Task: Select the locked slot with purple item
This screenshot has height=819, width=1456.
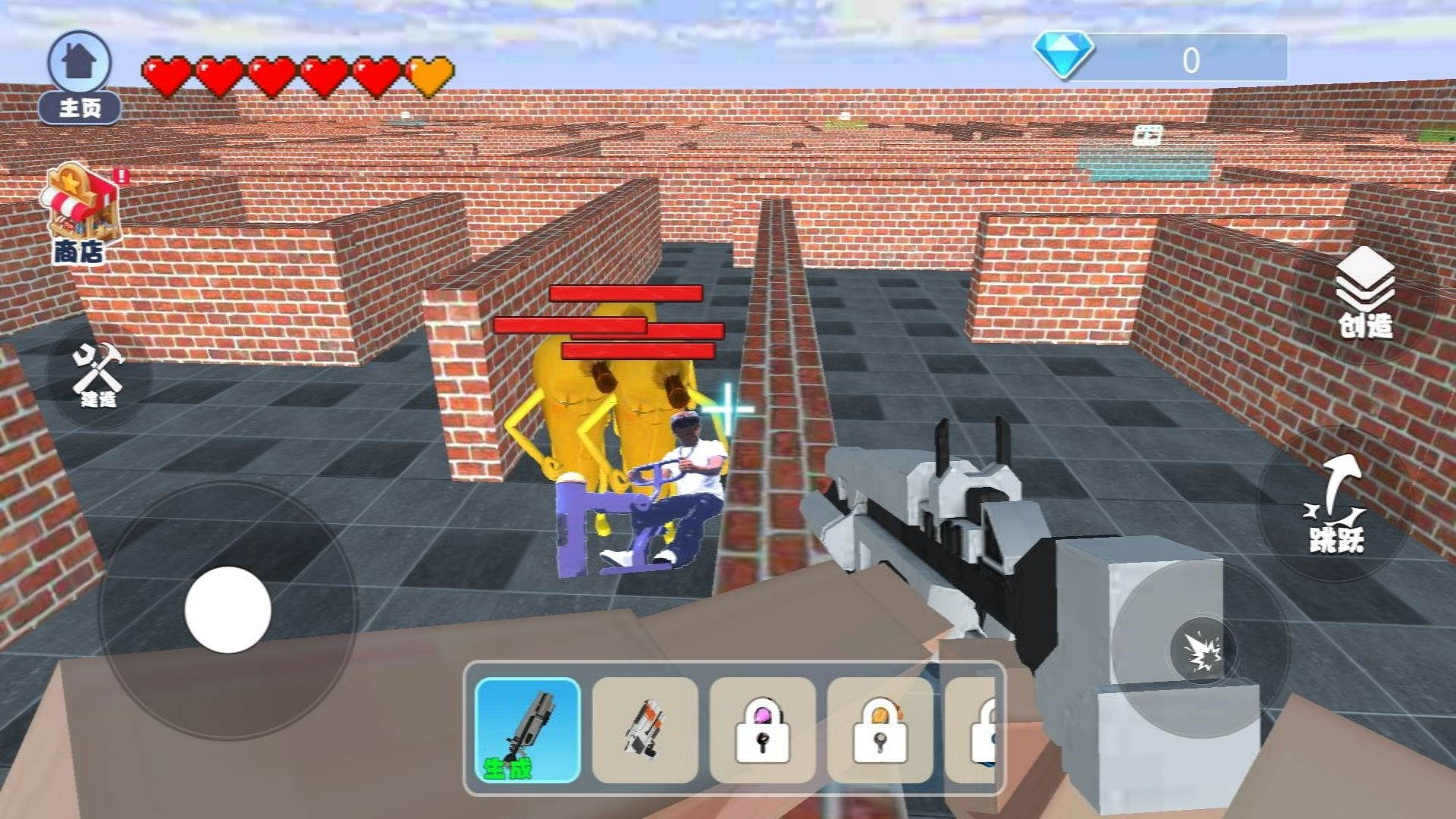Action: 762,730
